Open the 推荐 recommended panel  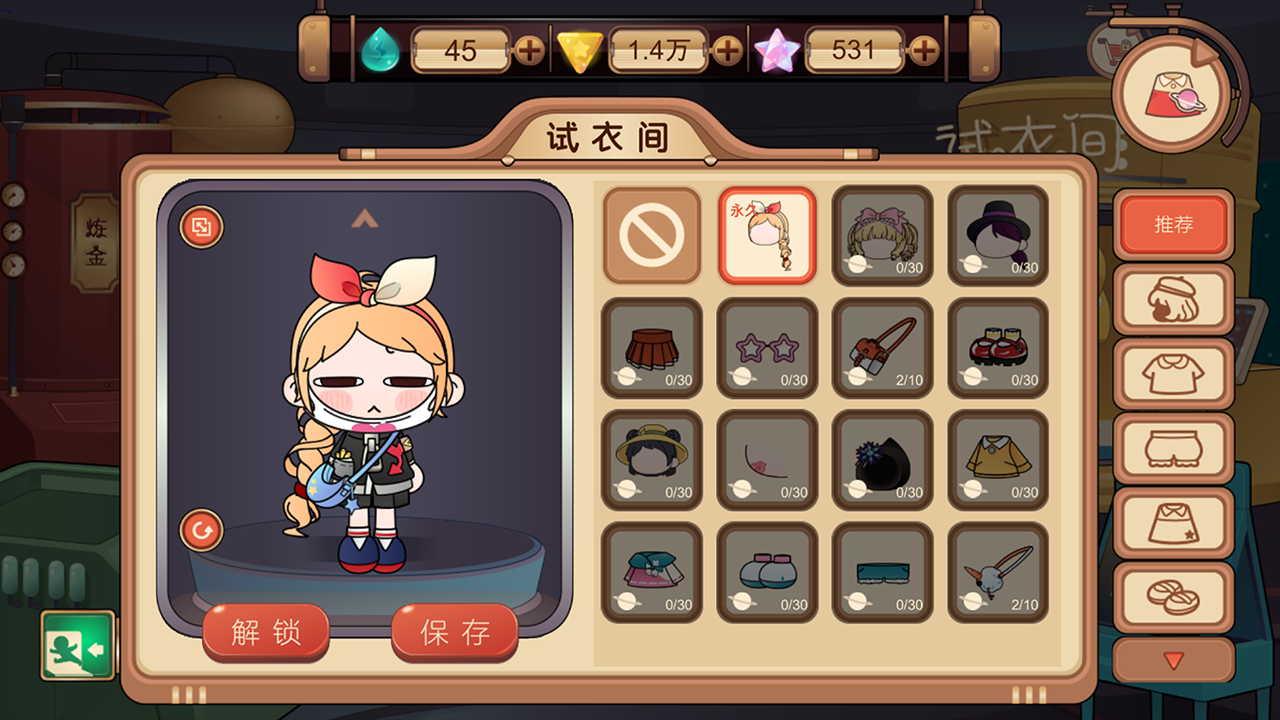tap(1174, 226)
